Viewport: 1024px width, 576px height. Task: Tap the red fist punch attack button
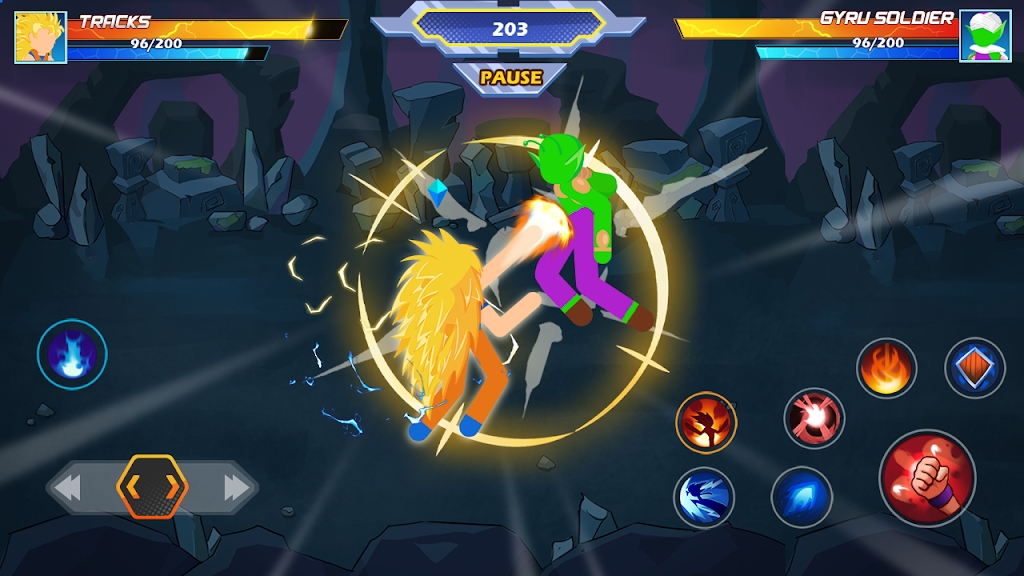[x=927, y=477]
